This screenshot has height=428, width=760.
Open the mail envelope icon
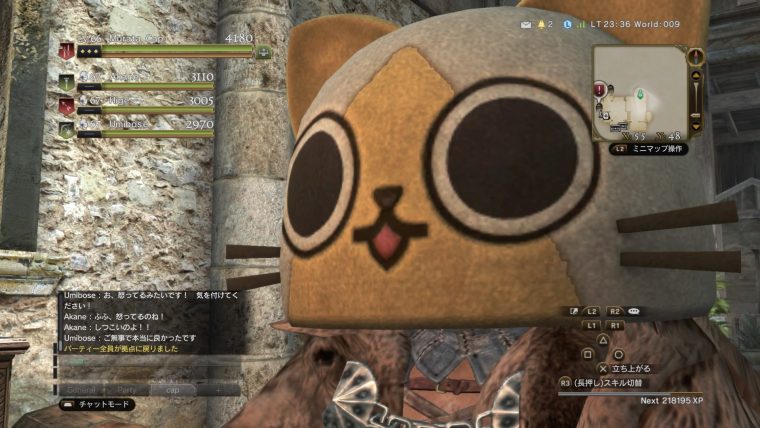pos(526,23)
